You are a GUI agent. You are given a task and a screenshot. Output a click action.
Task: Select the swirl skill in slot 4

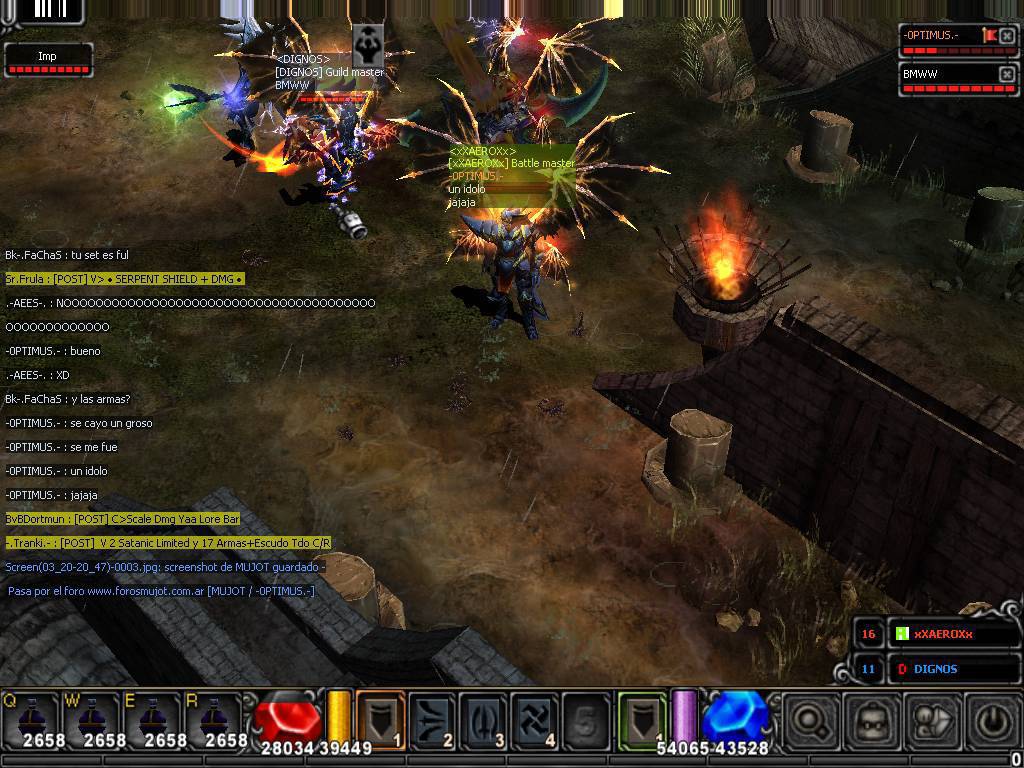click(x=535, y=720)
